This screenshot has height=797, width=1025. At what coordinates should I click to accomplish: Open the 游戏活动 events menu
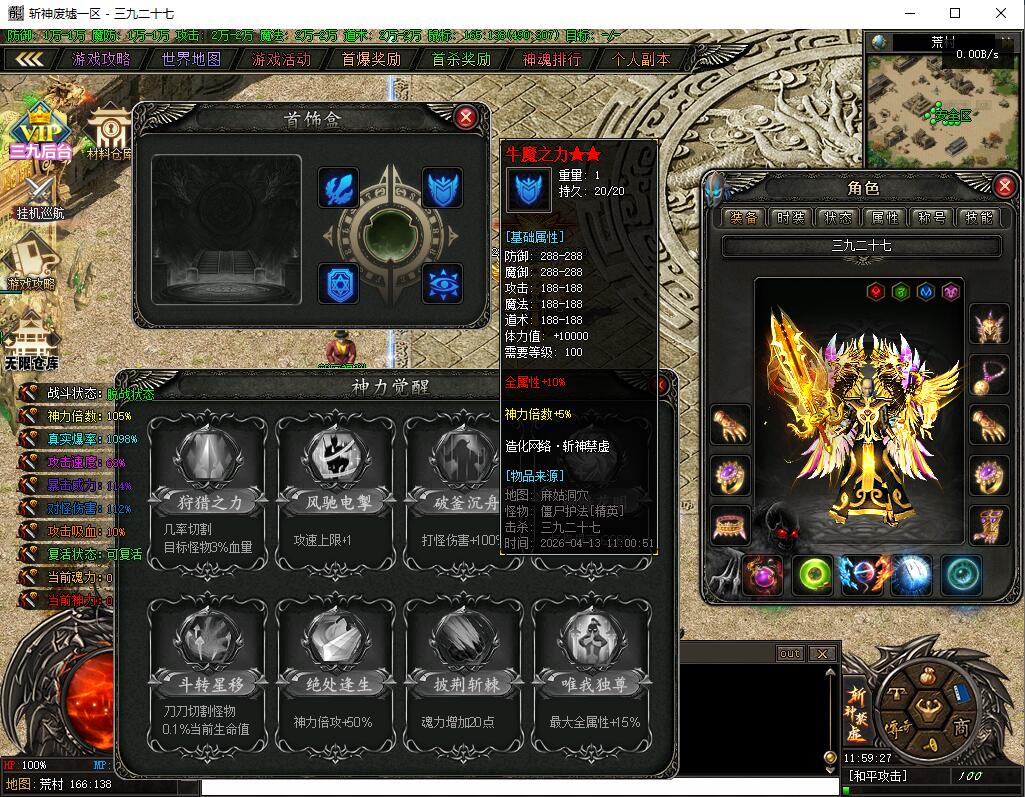tap(281, 59)
